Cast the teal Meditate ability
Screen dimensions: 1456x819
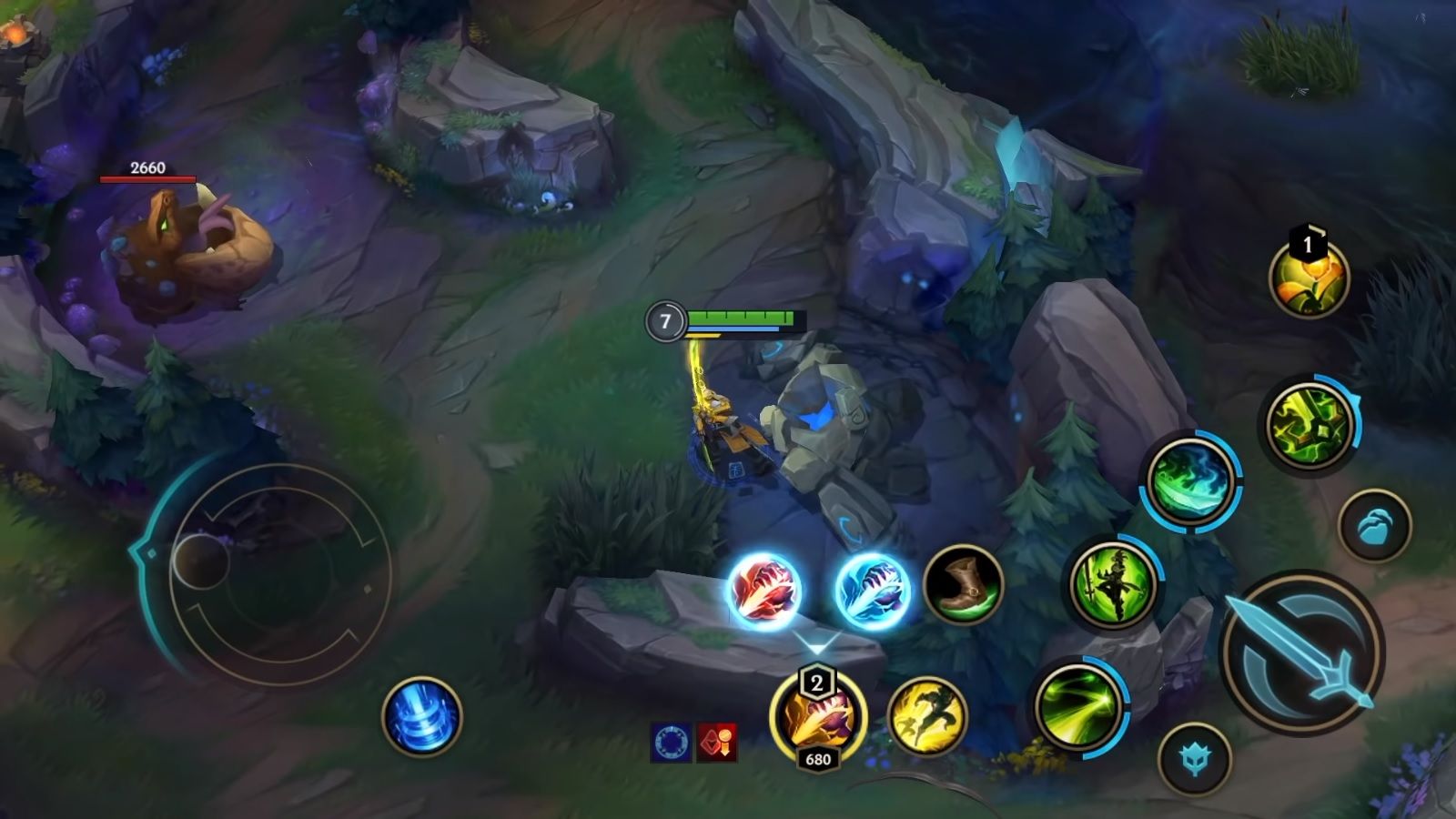pos(1189,480)
